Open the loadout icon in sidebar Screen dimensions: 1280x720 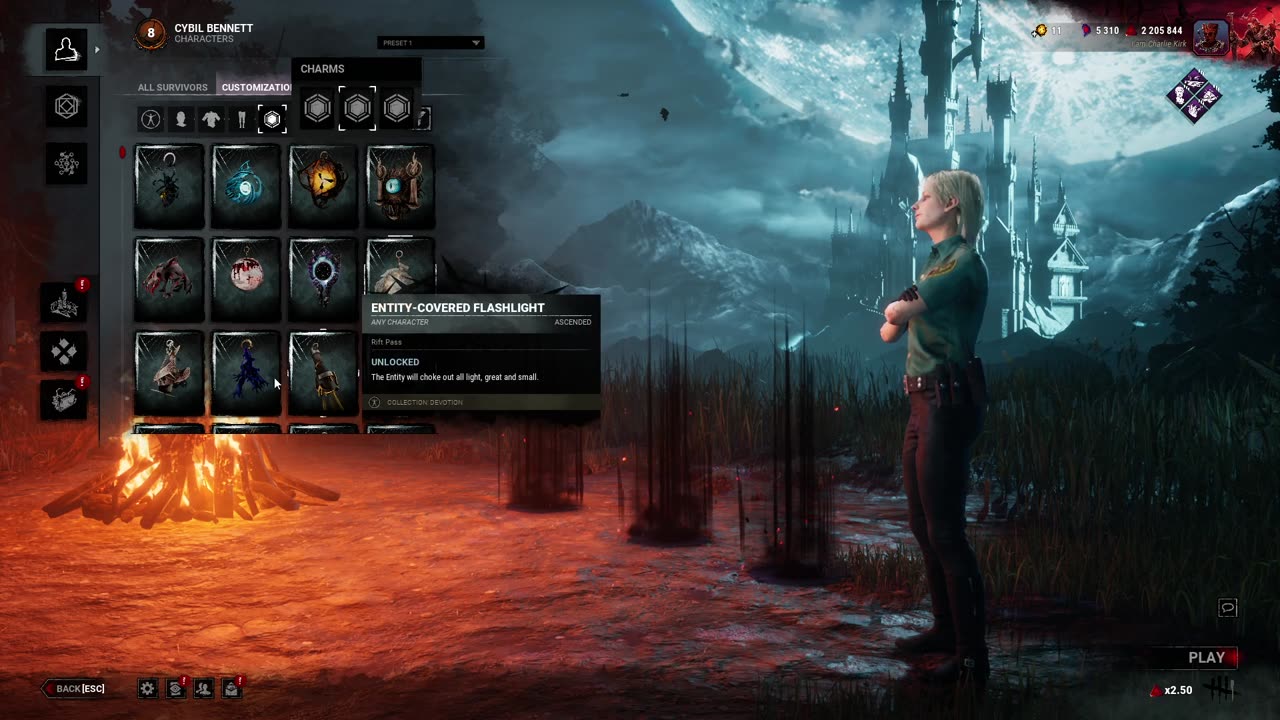point(66,107)
